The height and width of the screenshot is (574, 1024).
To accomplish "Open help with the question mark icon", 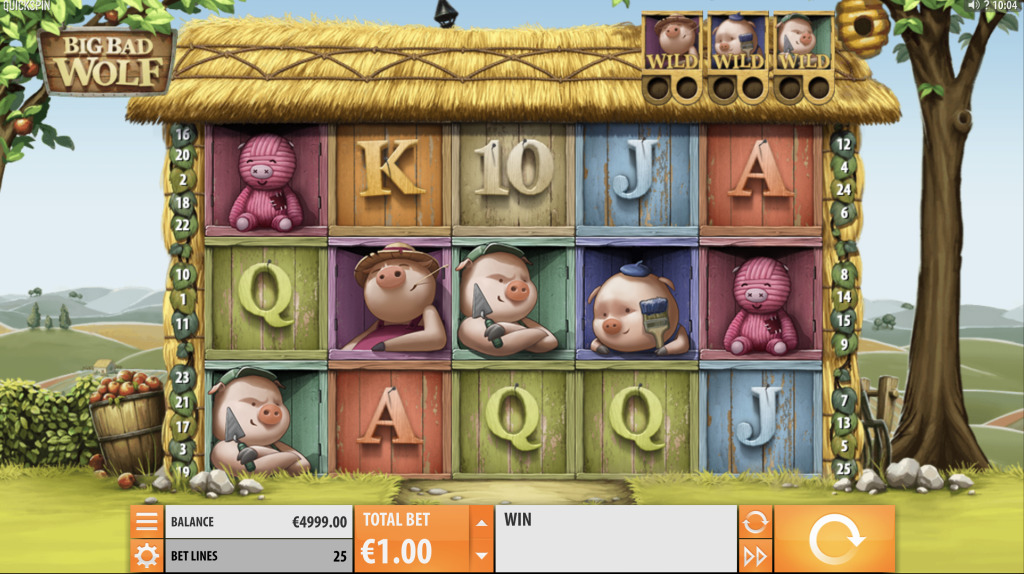I will pyautogui.click(x=986, y=6).
